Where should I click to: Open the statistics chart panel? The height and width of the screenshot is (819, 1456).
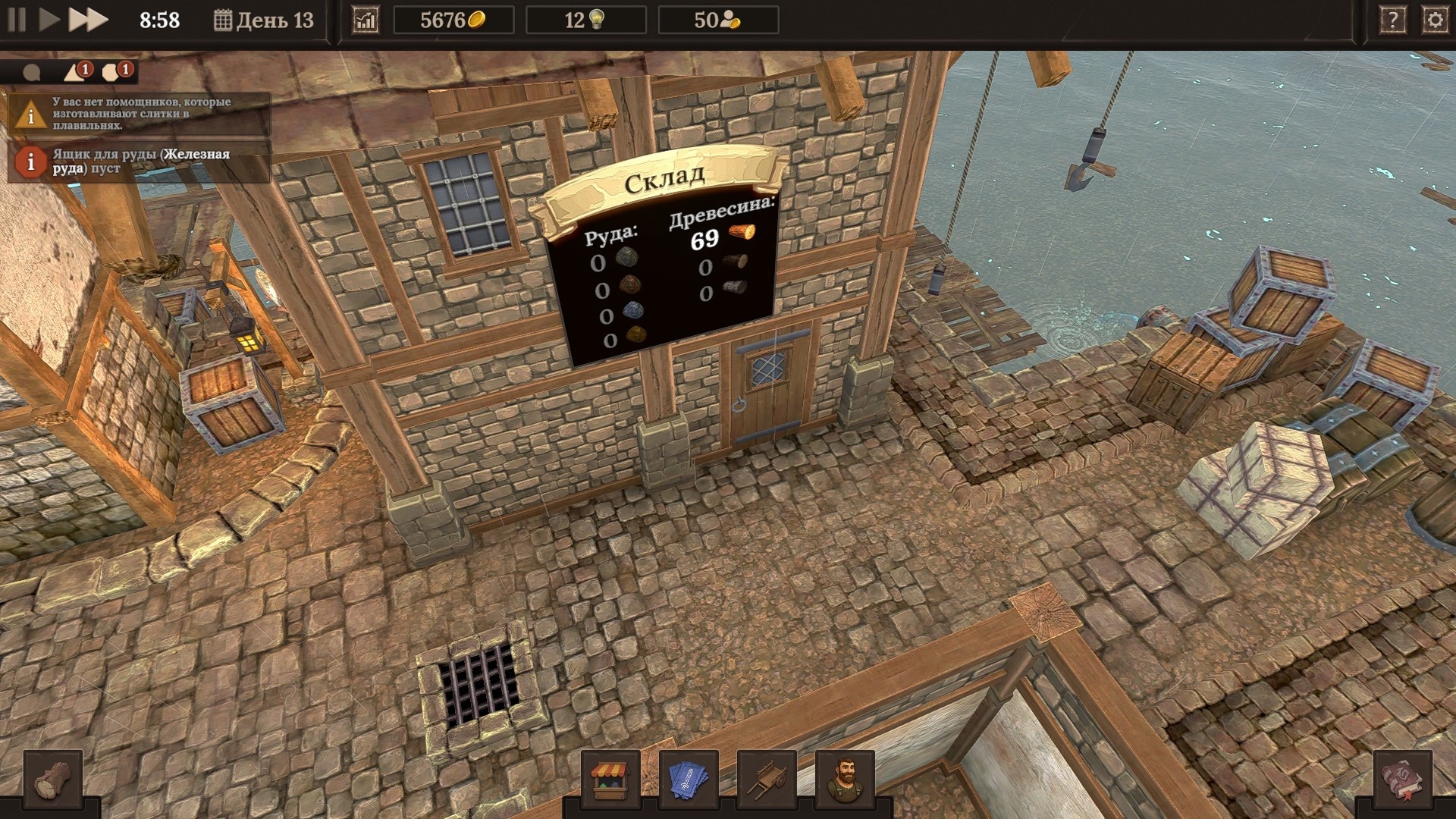(x=366, y=20)
